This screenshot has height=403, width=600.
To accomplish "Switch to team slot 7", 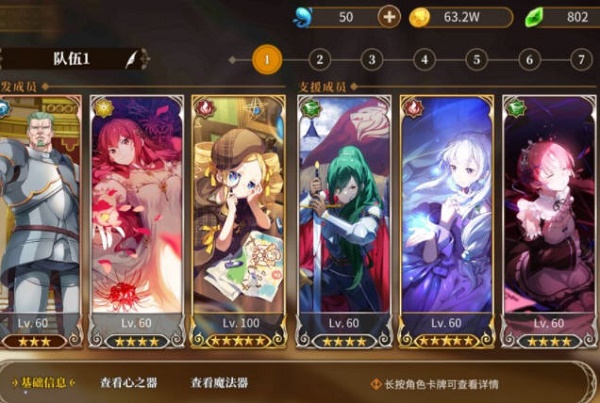I will 580,60.
